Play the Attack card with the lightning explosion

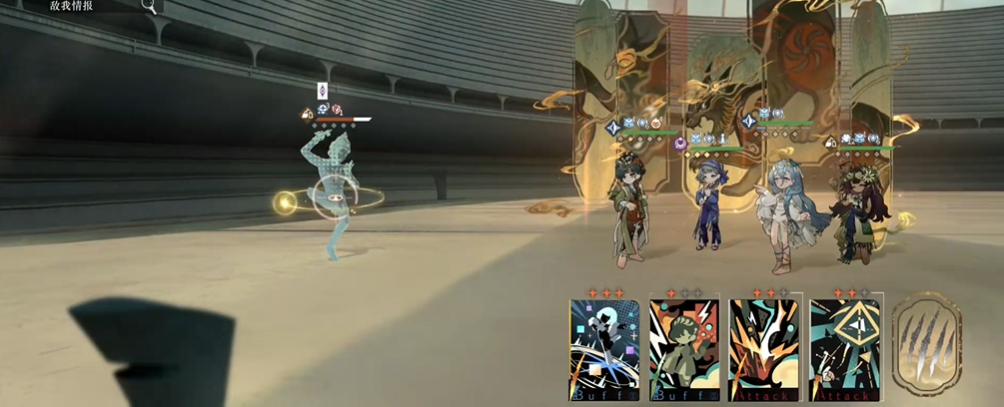pos(764,349)
